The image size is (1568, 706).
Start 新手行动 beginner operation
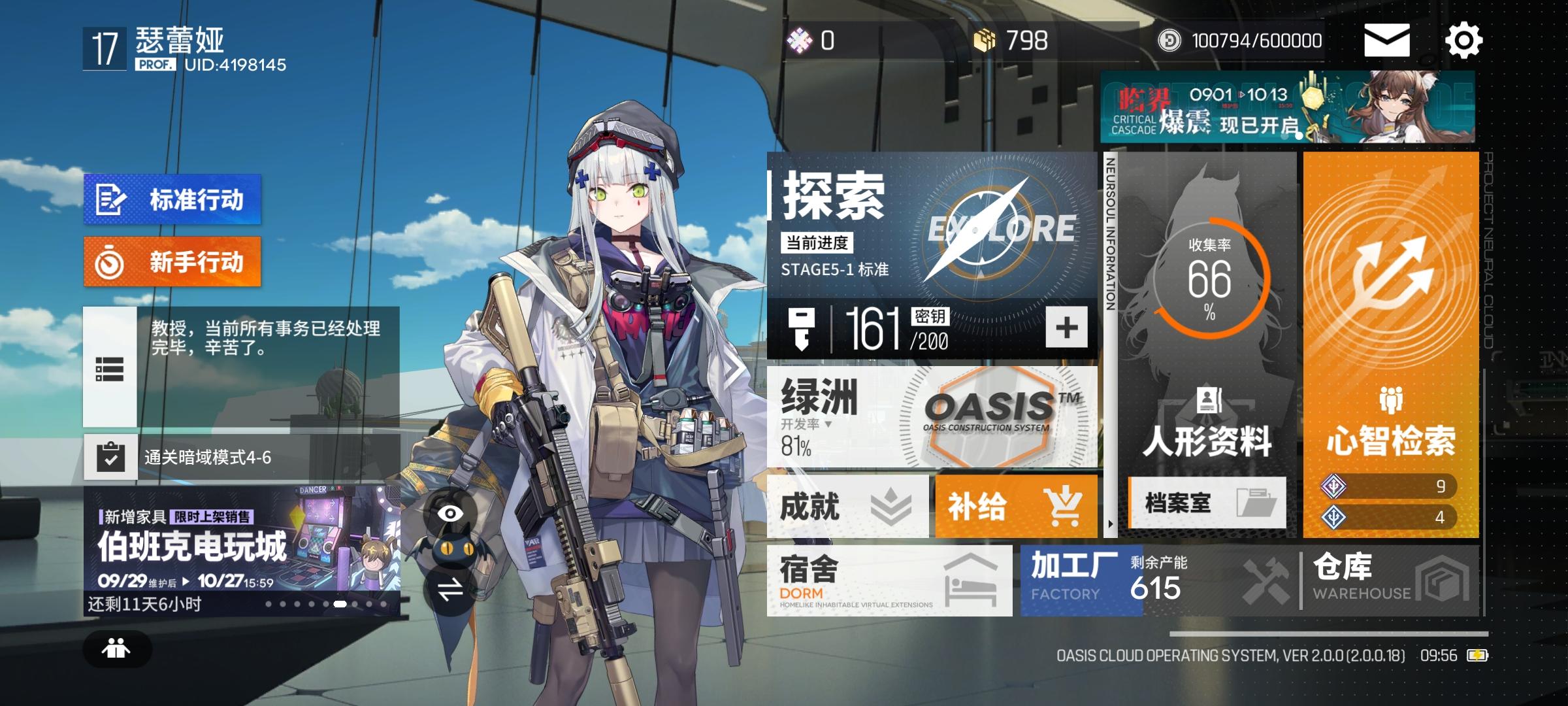(x=171, y=261)
